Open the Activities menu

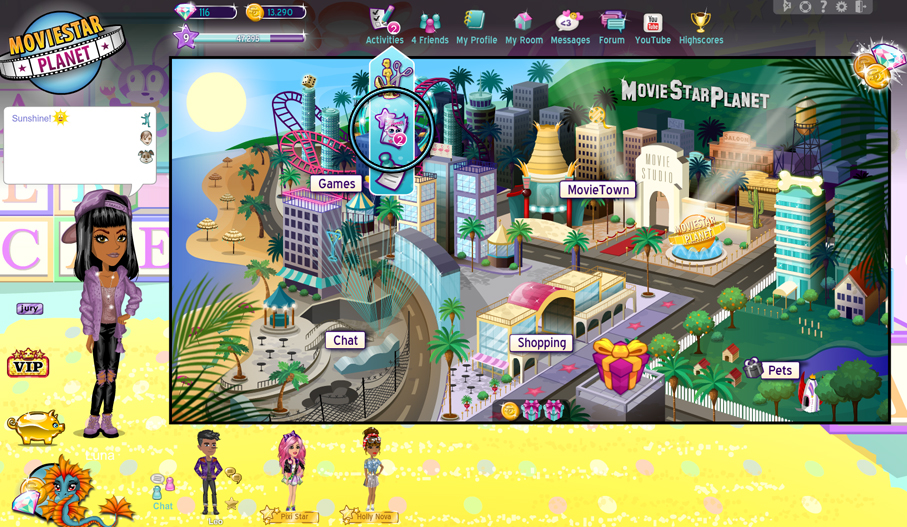[384, 26]
